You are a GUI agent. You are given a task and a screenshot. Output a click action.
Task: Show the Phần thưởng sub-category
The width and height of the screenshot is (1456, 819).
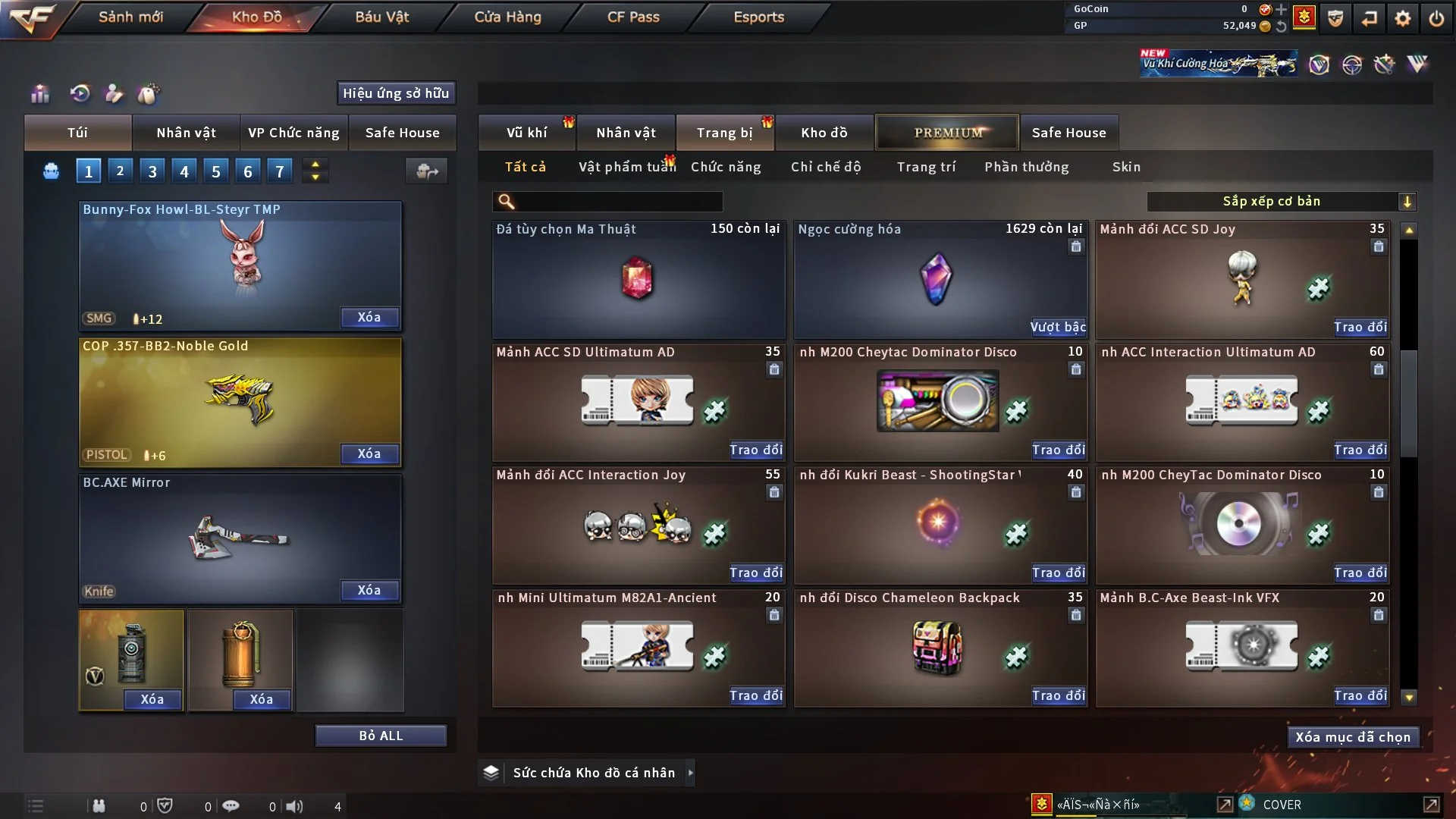pyautogui.click(x=1027, y=167)
